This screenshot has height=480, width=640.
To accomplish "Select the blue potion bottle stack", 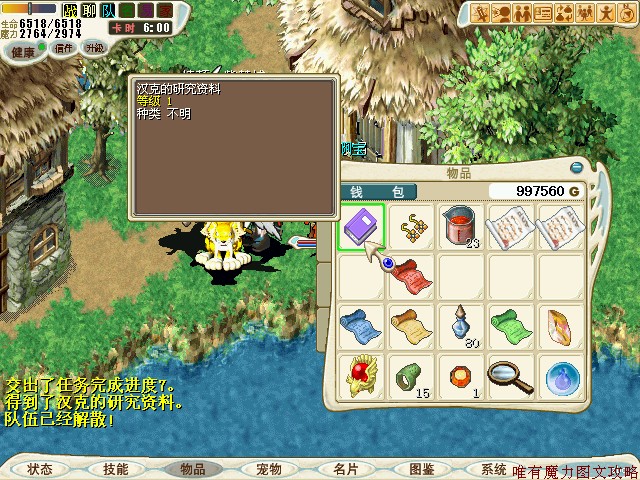I will 461,325.
